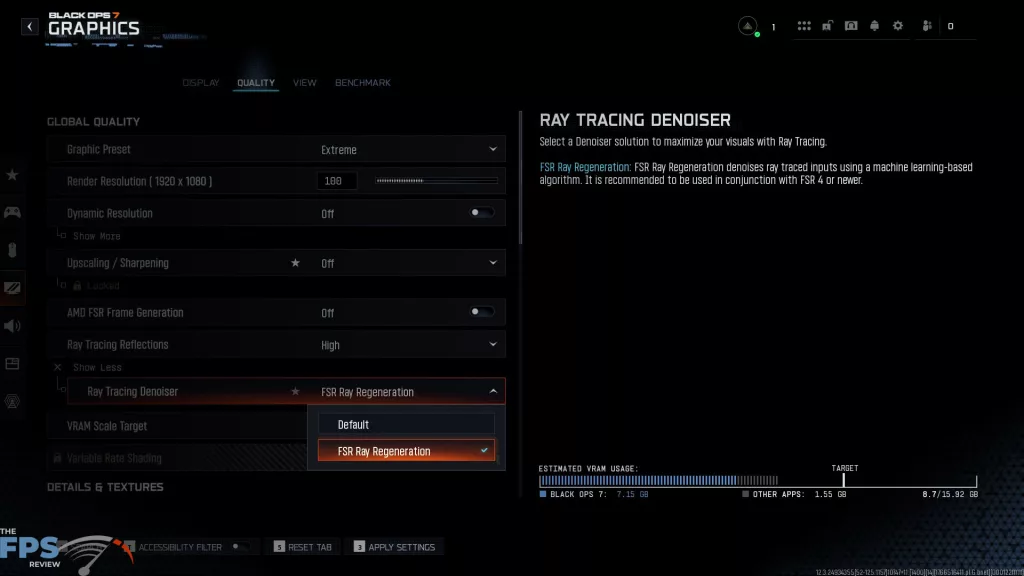Open the gear settings icon in top bar

click(x=897, y=26)
